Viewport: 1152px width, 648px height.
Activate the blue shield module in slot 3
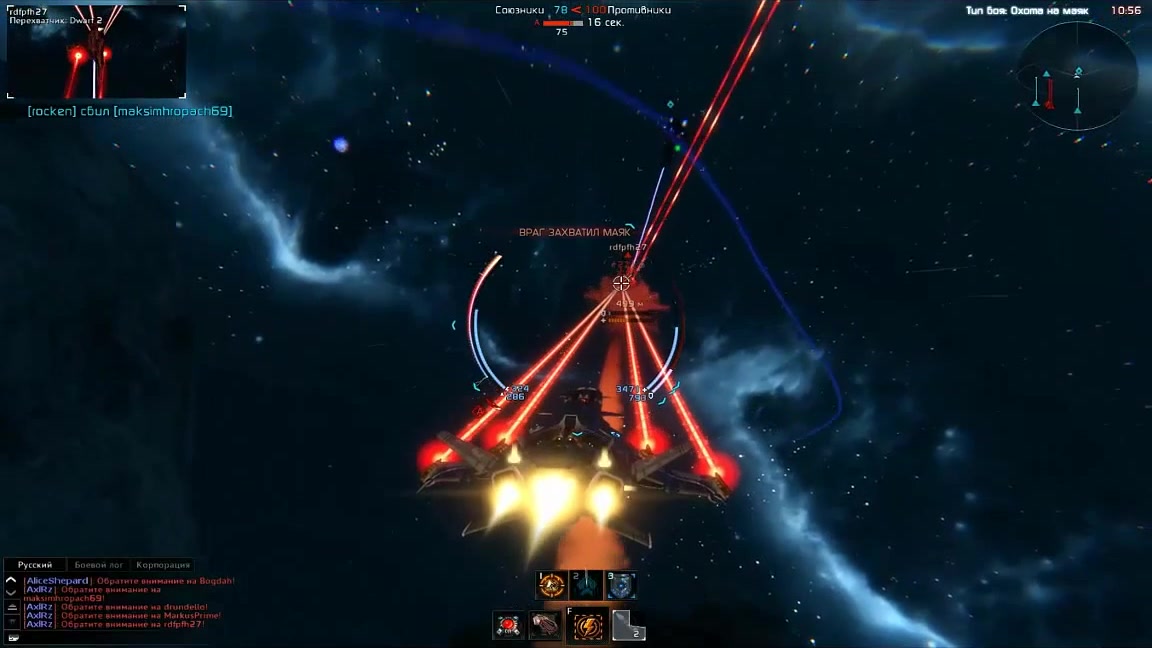pyautogui.click(x=621, y=585)
